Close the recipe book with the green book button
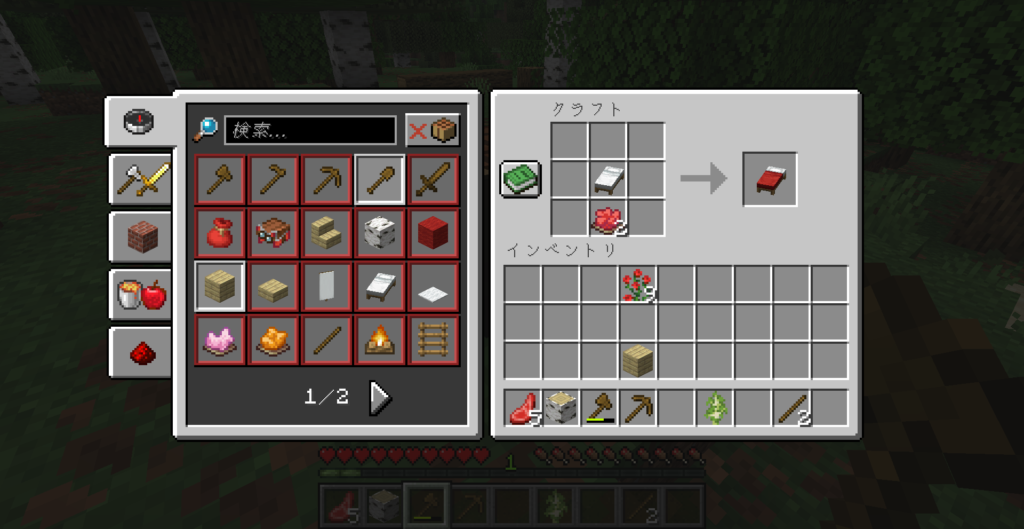Screen dimensions: 1024x529 coord(521,180)
